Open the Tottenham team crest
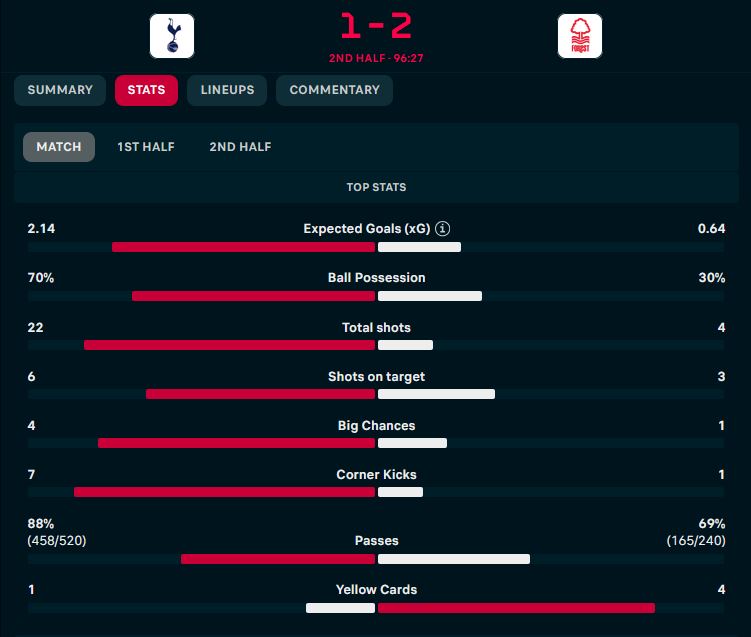This screenshot has height=637, width=751. [x=172, y=36]
